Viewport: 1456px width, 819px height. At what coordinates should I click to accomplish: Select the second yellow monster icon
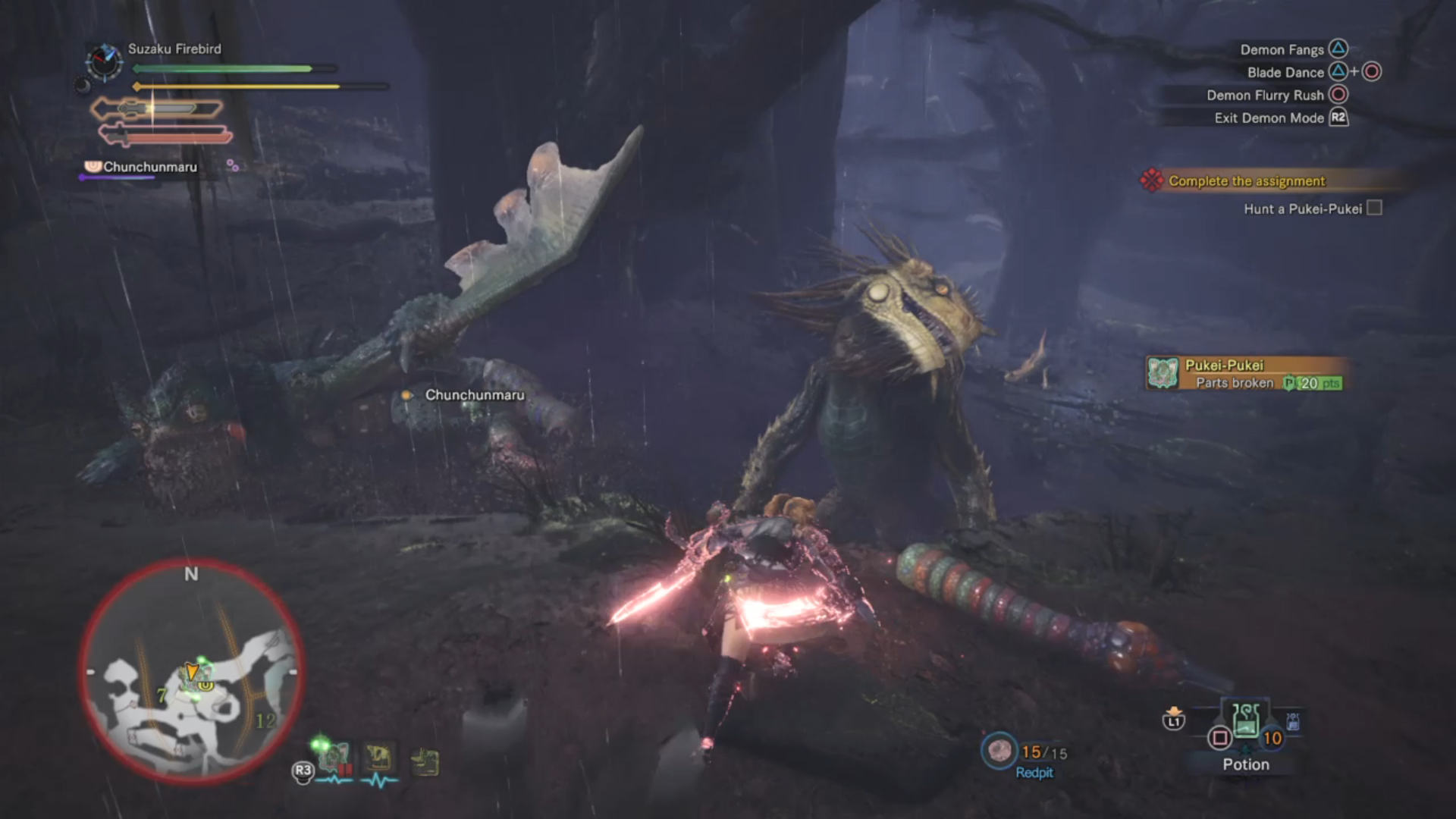coord(425,761)
